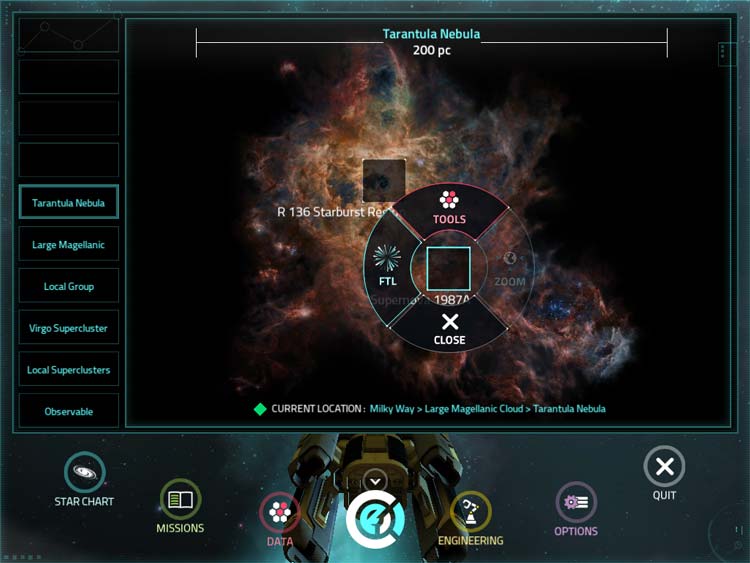Go to Local Superclusters level
This screenshot has width=750, height=563.
69,370
